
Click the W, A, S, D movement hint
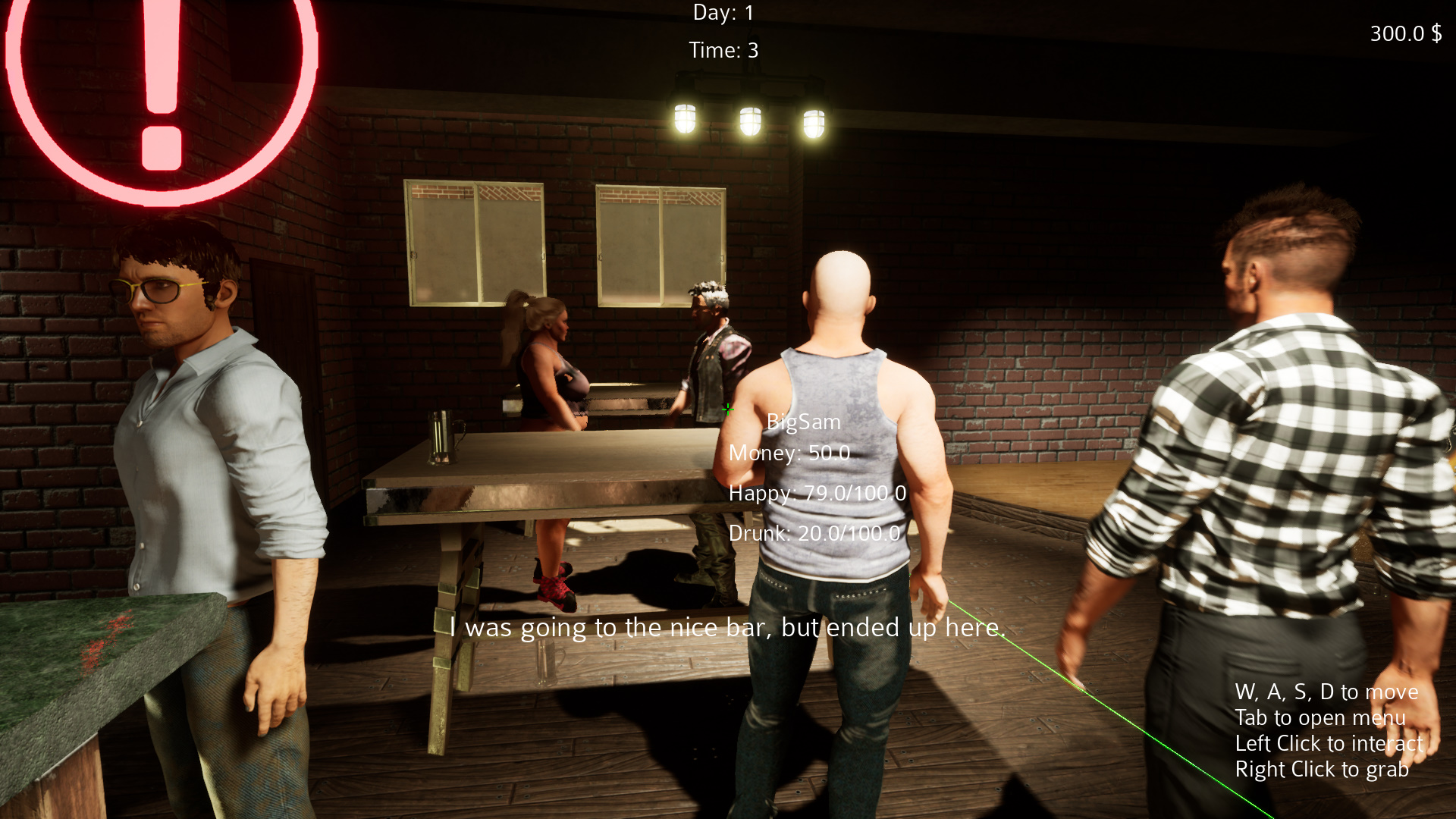(1326, 692)
